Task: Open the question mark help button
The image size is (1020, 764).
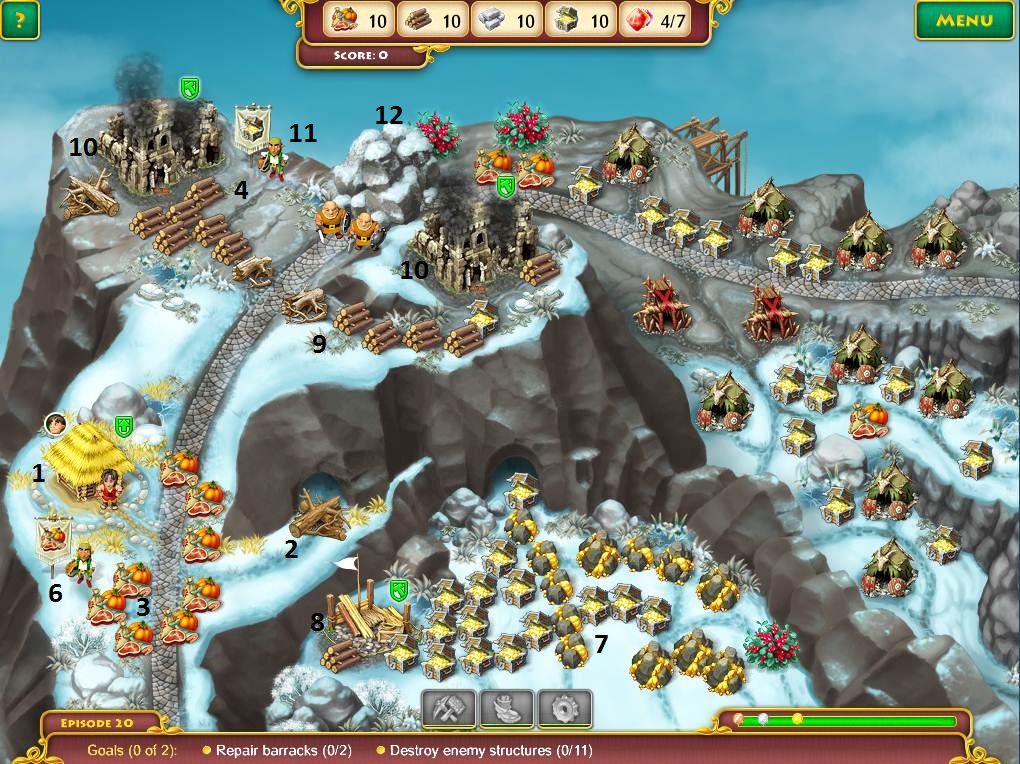Action: coord(20,19)
